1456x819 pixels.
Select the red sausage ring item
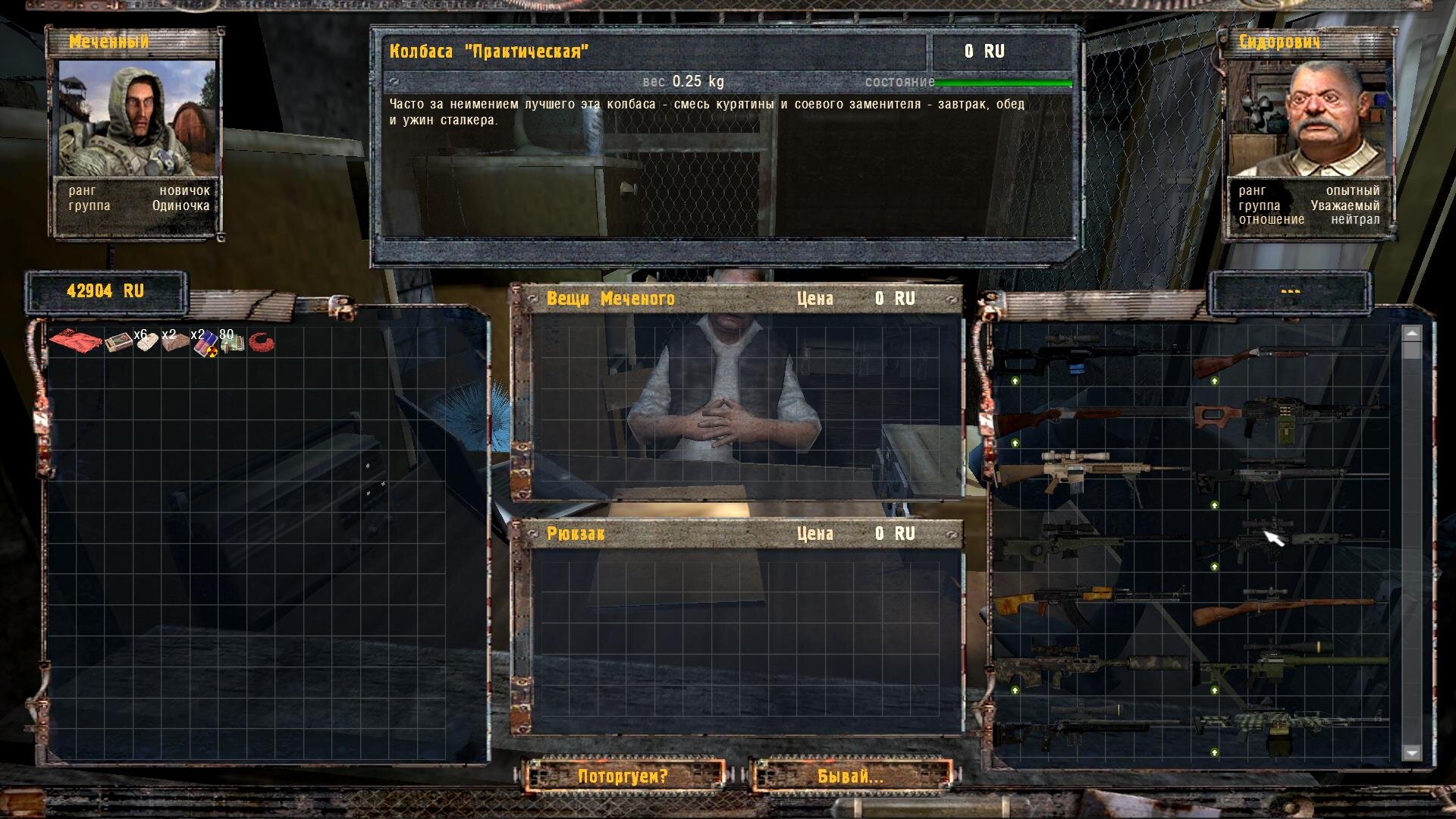(261, 343)
